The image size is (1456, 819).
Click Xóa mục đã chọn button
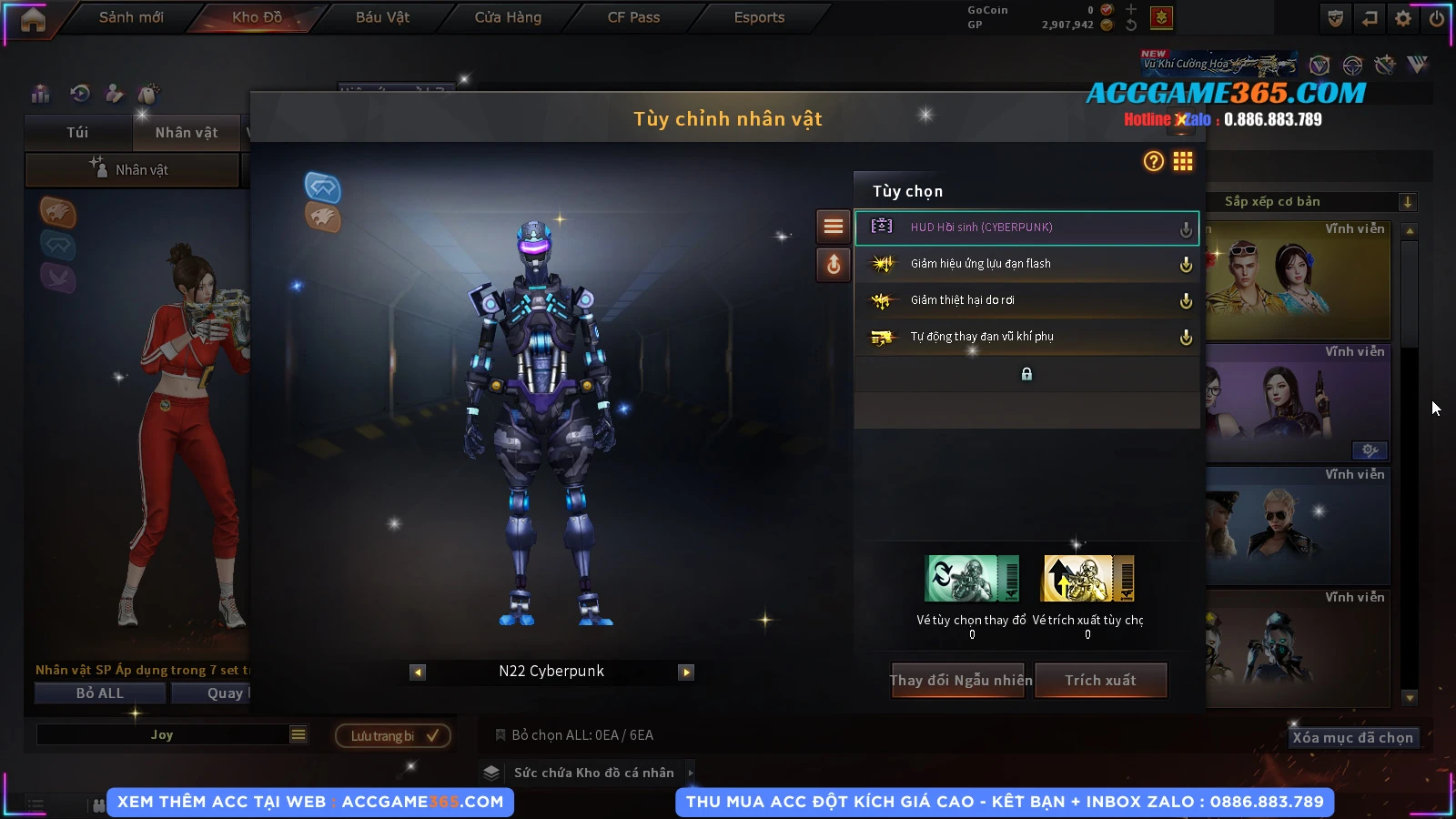(1352, 738)
